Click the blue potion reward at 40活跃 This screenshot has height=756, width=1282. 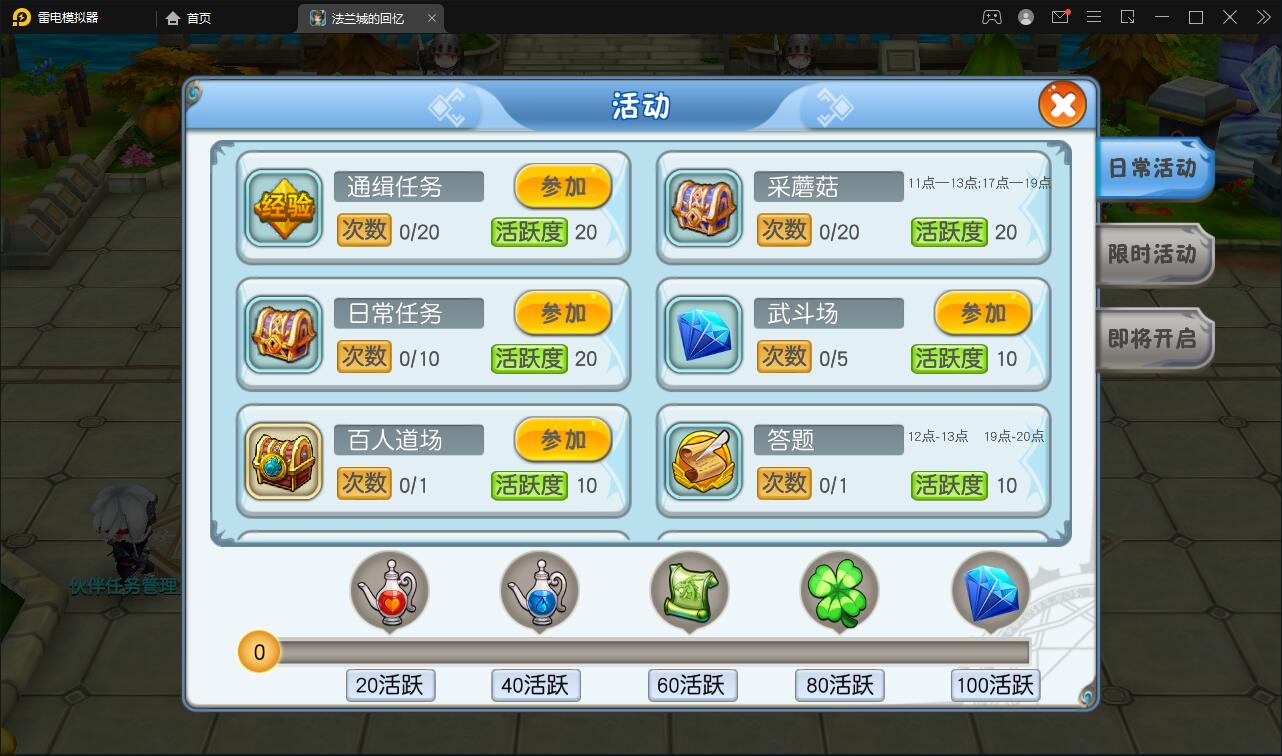coord(539,590)
